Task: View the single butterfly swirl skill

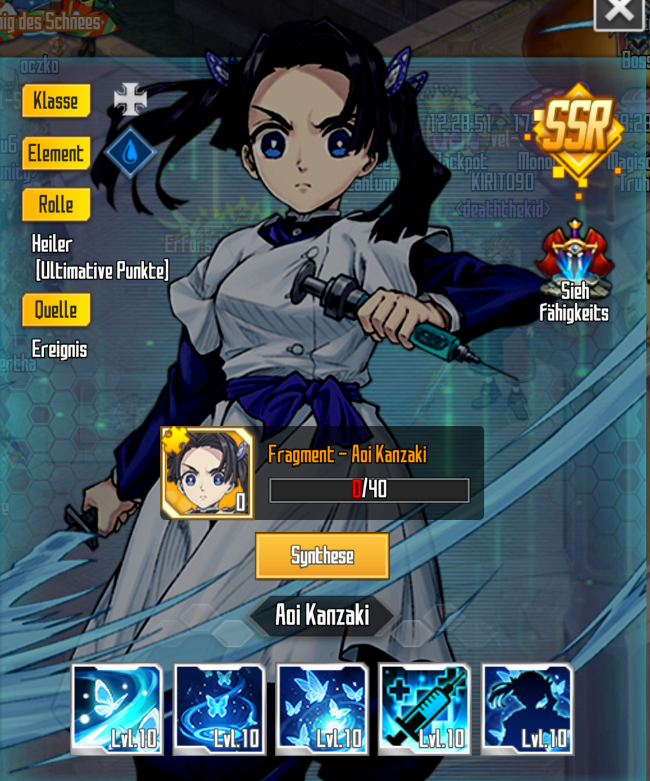Action: [117, 708]
